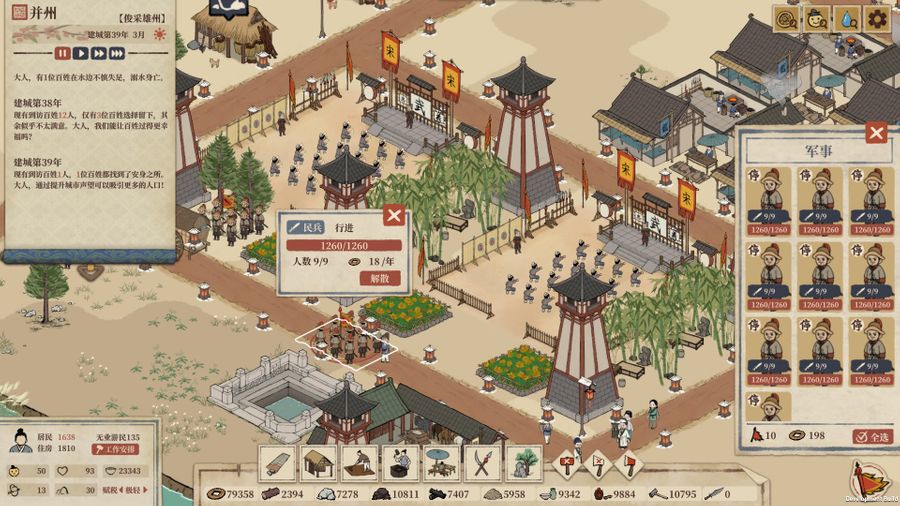Close the 民兵 militia info popup
Screen dimensions: 900x506
coord(394,215)
